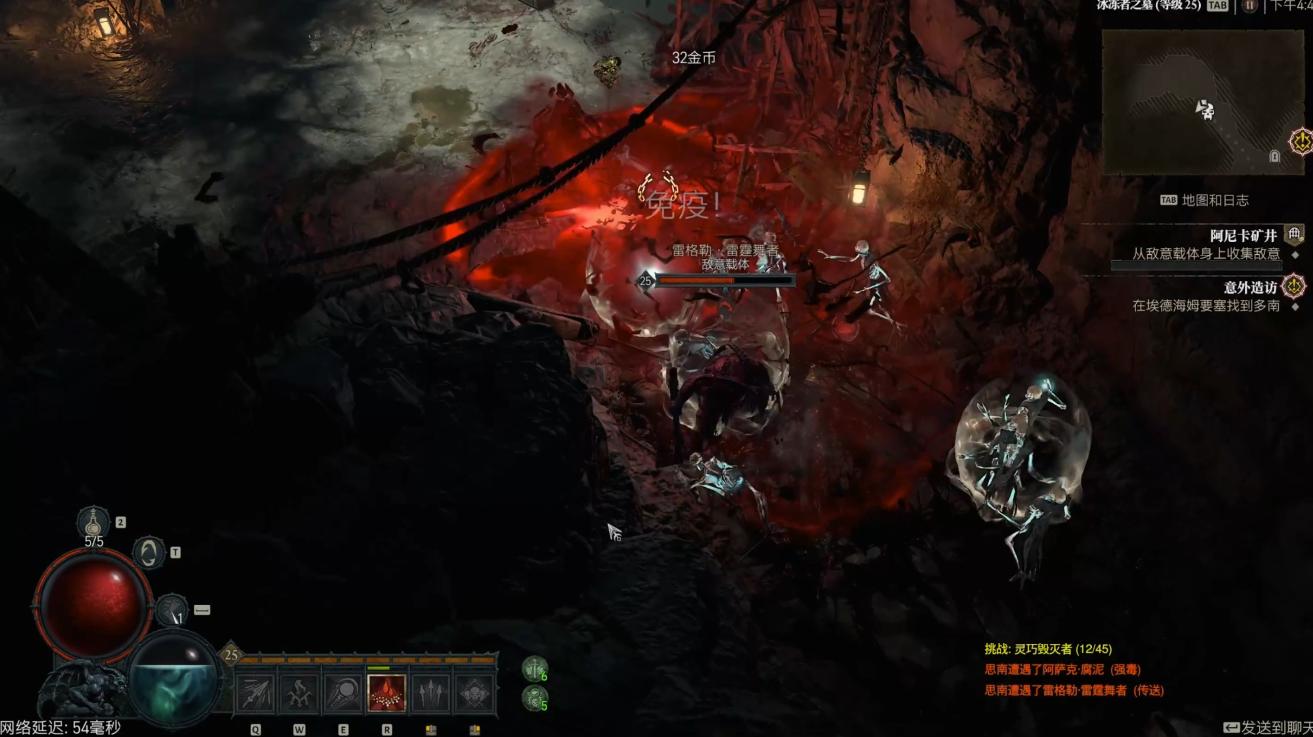1313x737 pixels.
Task: Click the pause icon beside the clock
Action: 1250,6
